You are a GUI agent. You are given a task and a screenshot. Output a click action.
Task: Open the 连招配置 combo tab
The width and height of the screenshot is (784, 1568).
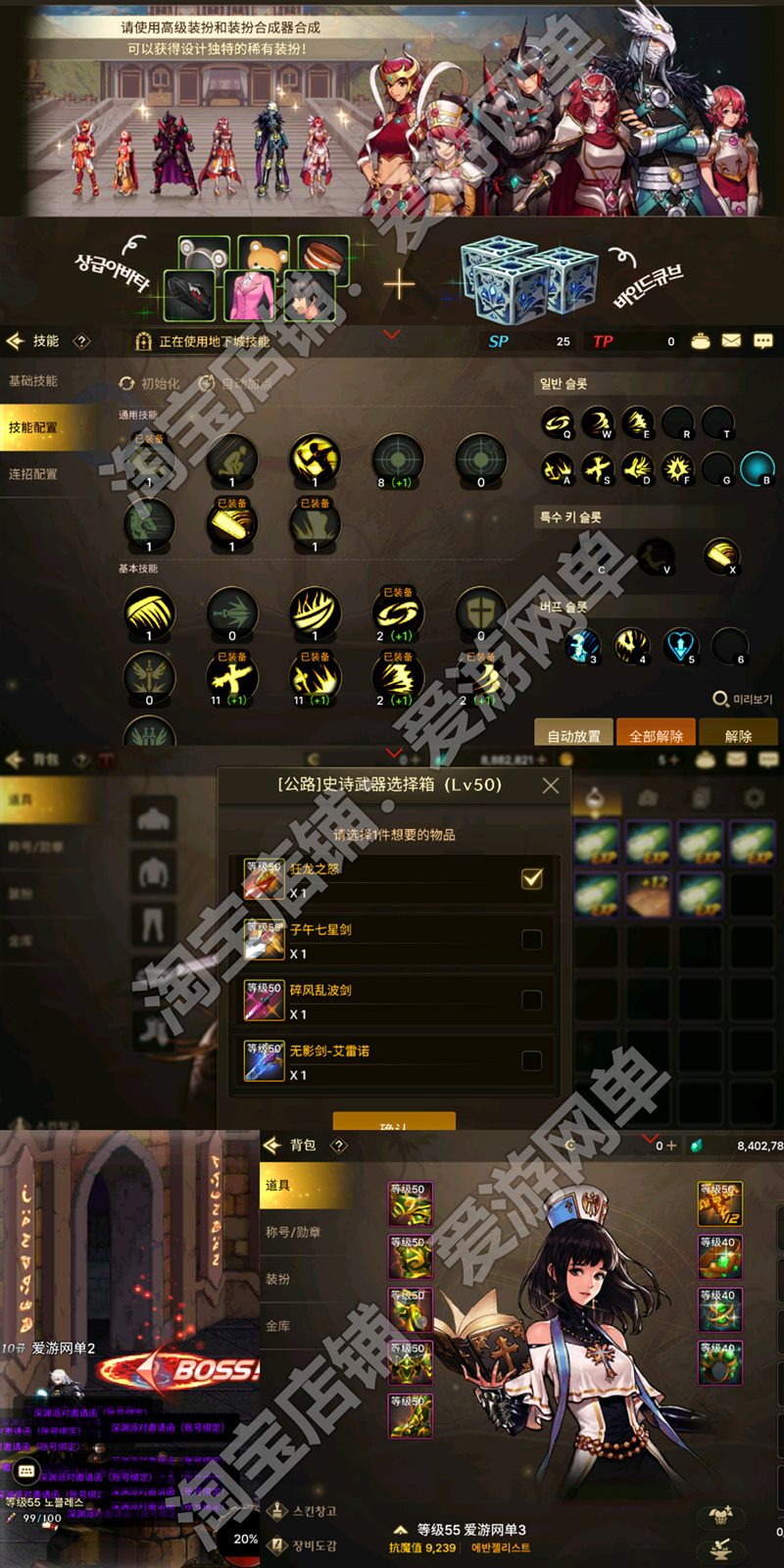[34, 474]
